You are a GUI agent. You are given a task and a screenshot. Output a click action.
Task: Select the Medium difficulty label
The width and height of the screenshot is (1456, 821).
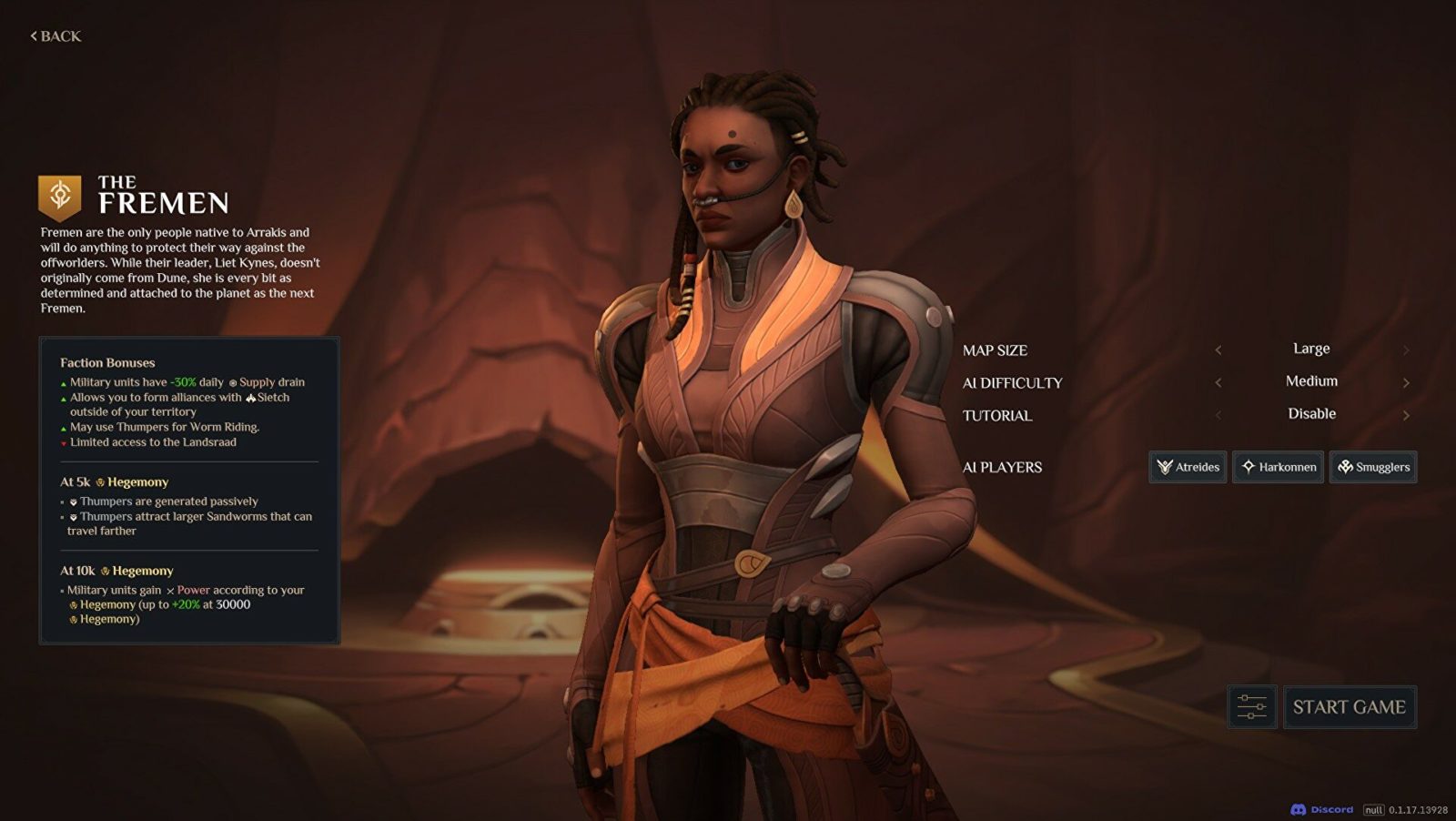[1312, 381]
